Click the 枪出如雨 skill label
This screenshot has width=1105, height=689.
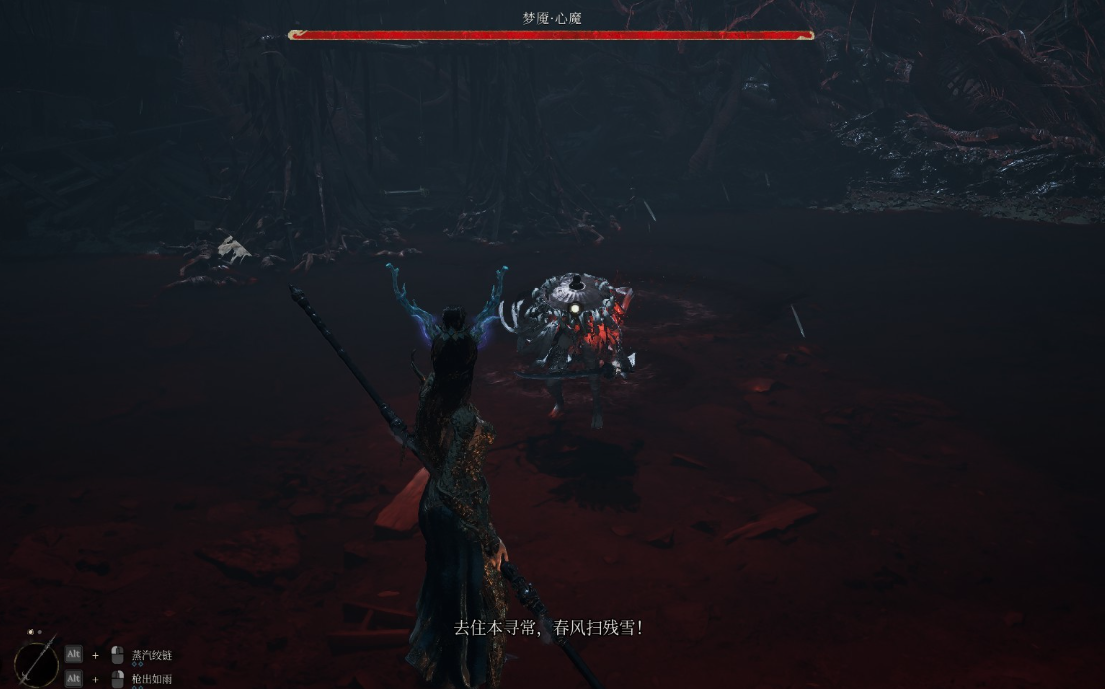(x=152, y=679)
